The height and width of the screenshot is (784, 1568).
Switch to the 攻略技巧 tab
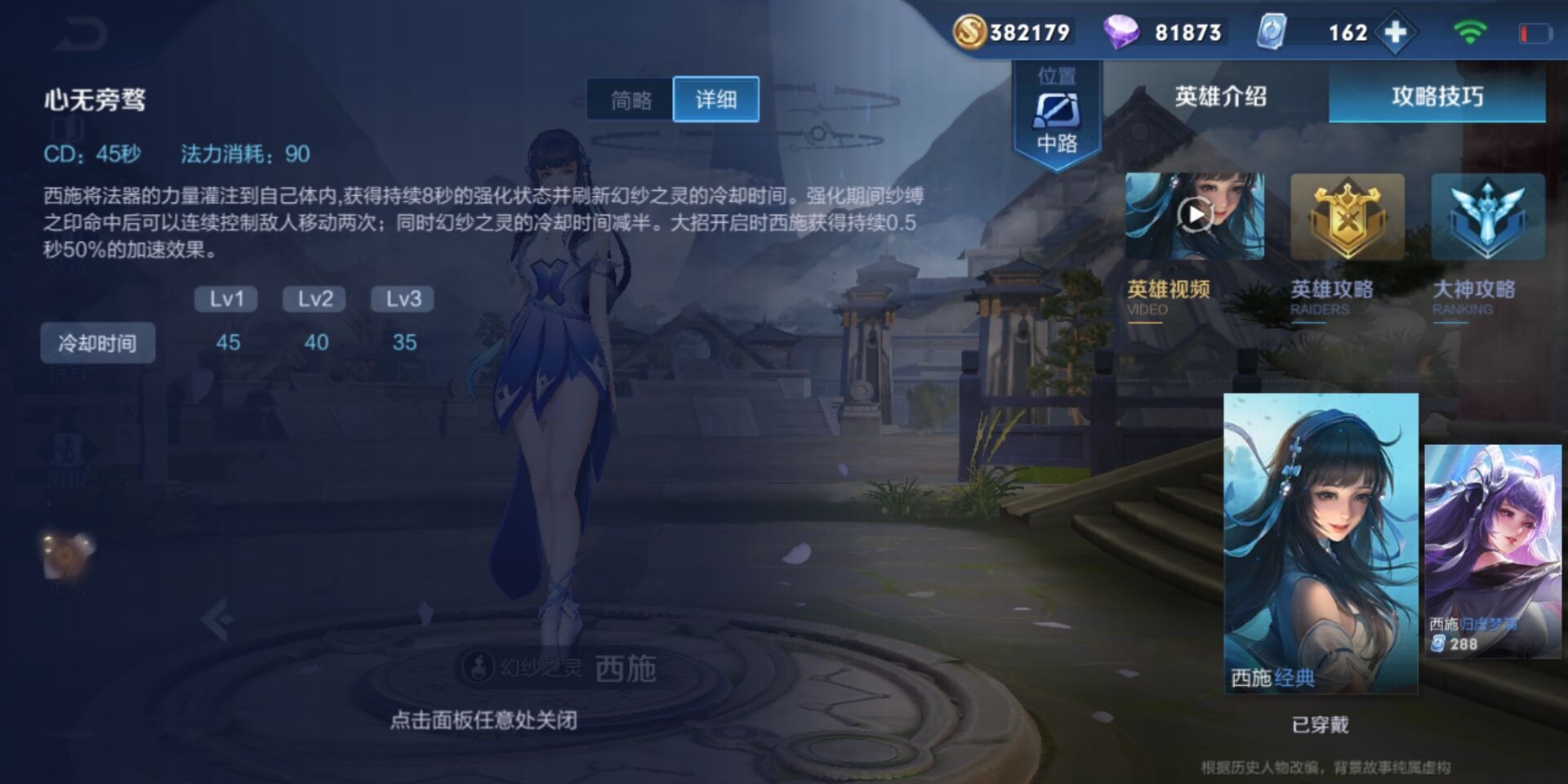pos(1437,96)
